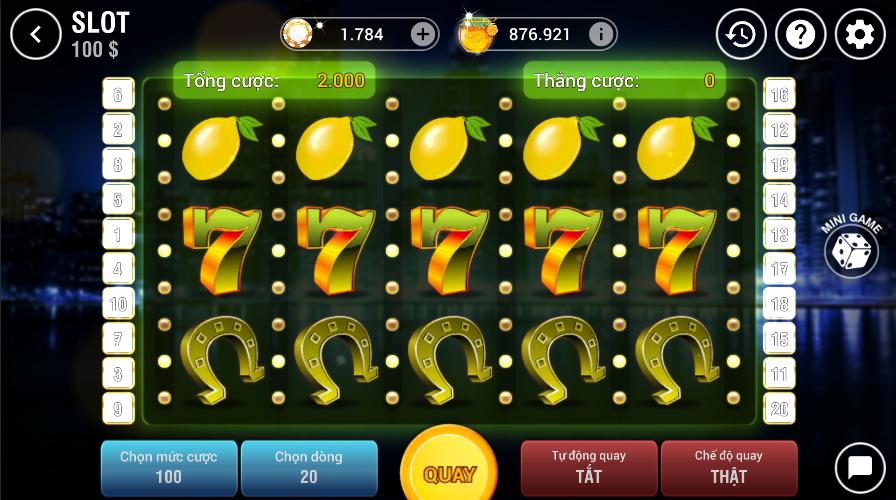Image resolution: width=896 pixels, height=500 pixels.
Task: Show payline 9
Action: click(x=118, y=408)
